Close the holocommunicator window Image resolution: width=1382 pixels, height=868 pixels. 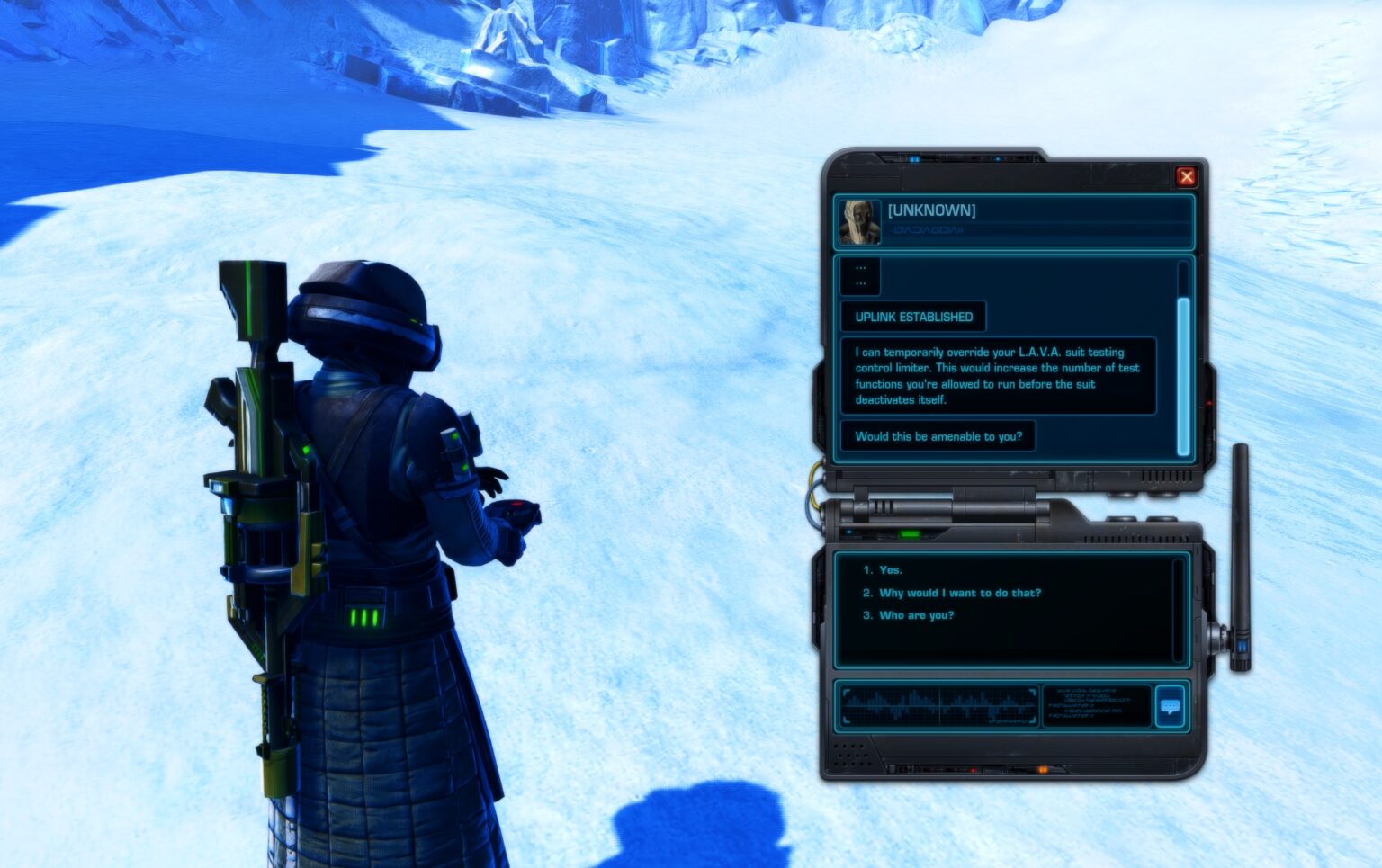point(1187,176)
